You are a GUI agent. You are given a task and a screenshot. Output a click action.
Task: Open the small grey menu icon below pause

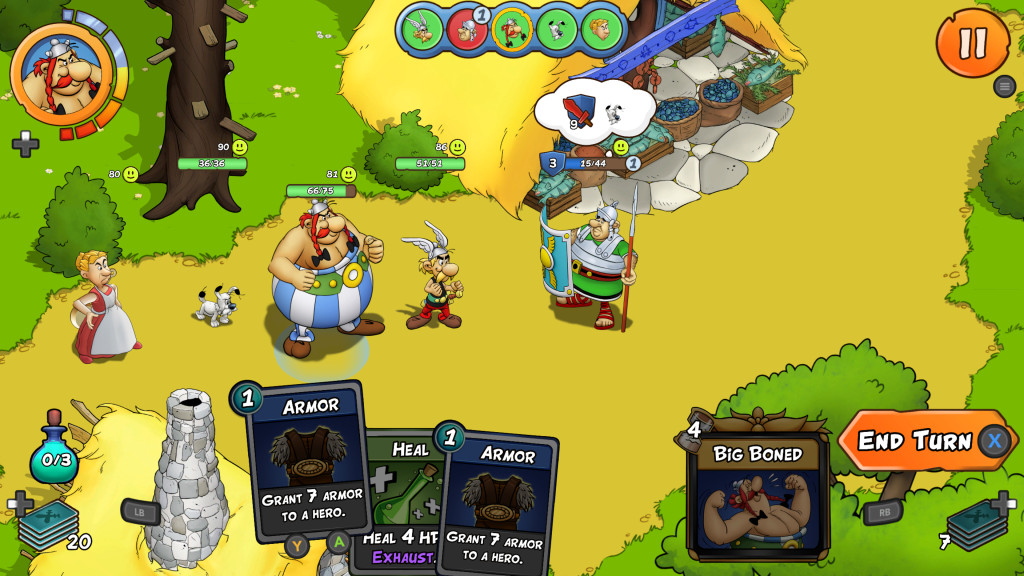click(x=1005, y=86)
